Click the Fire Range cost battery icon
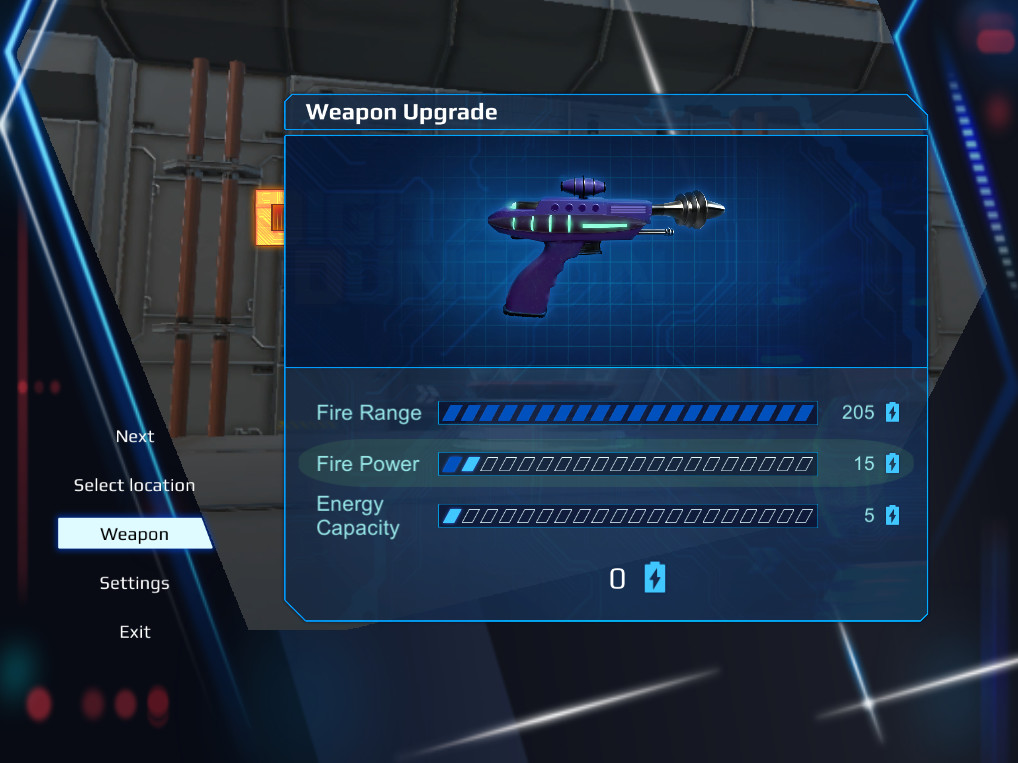Screen dimensions: 1018x763 tap(892, 412)
